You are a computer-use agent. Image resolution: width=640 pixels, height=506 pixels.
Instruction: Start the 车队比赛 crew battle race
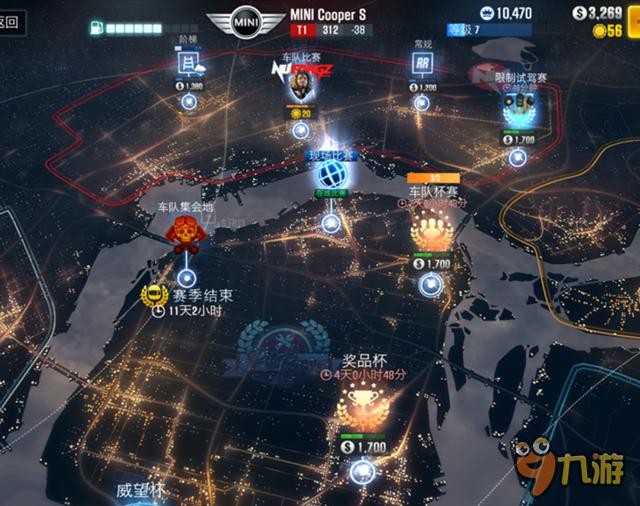297,86
